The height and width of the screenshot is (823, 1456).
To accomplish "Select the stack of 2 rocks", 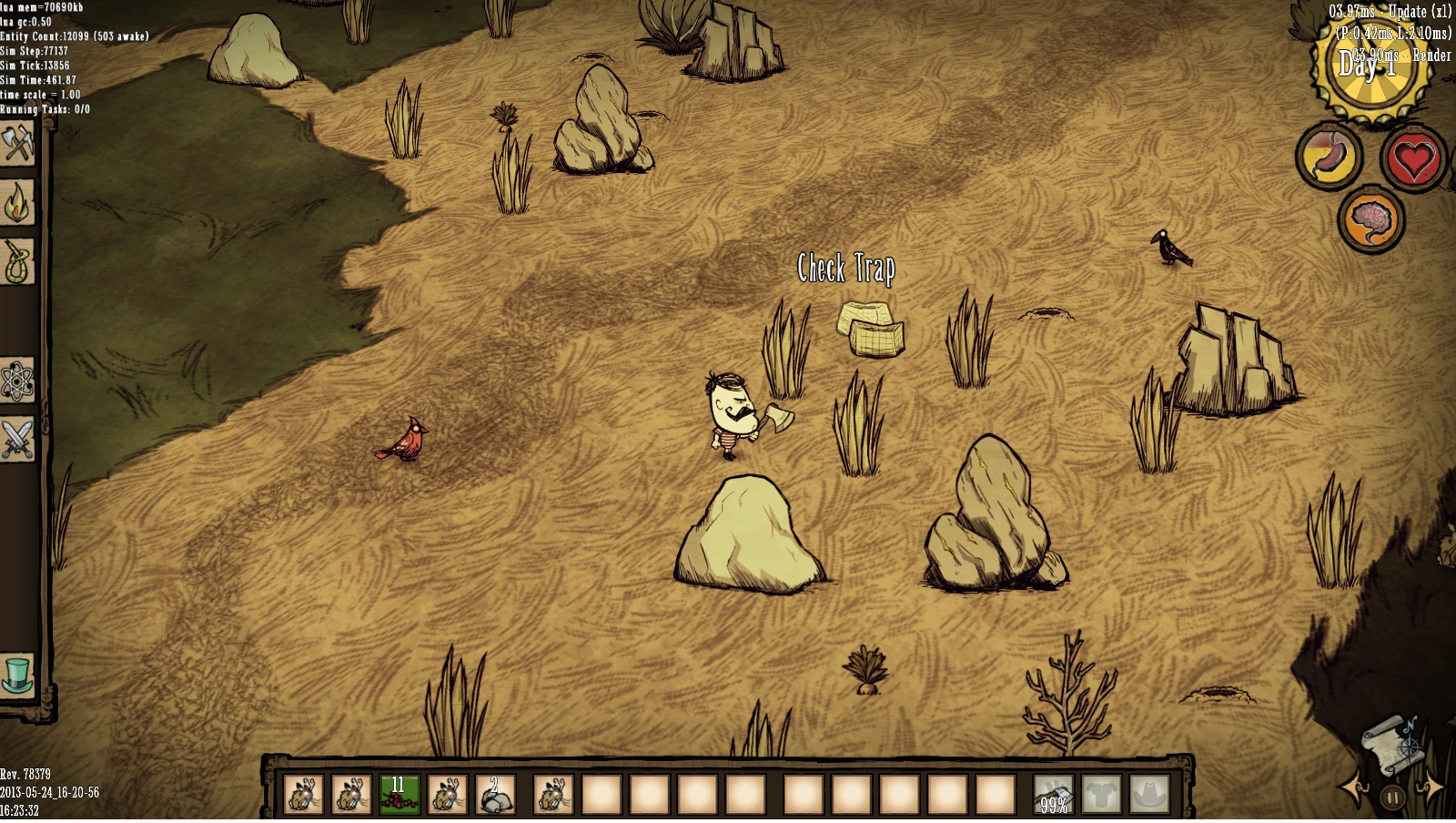I will click(x=496, y=794).
